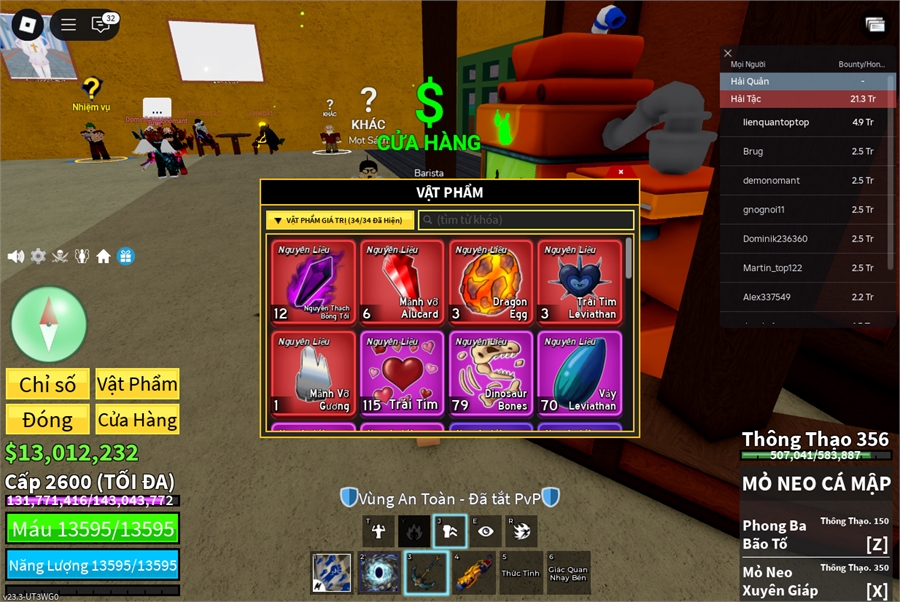Open the Vật Phẩm Giá Trị filter dropdown
The image size is (900, 602).
pyautogui.click(x=340, y=220)
